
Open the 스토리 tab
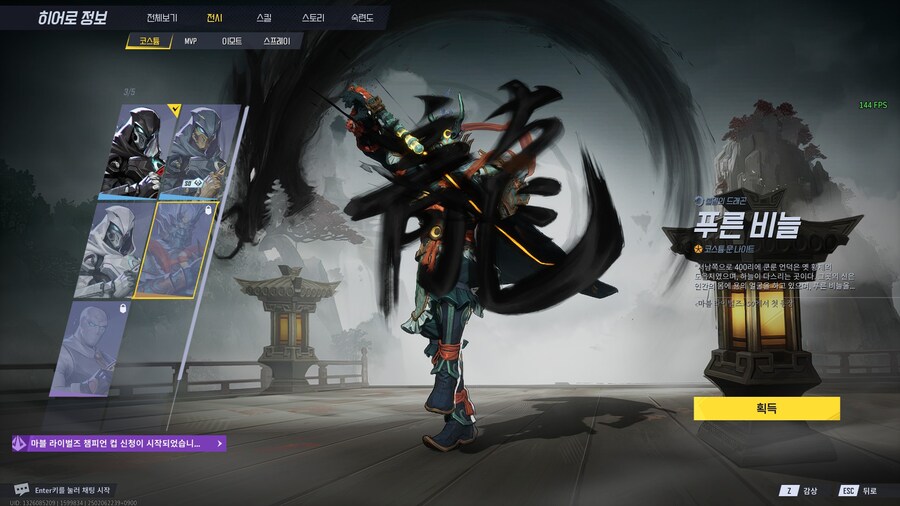pyautogui.click(x=313, y=18)
